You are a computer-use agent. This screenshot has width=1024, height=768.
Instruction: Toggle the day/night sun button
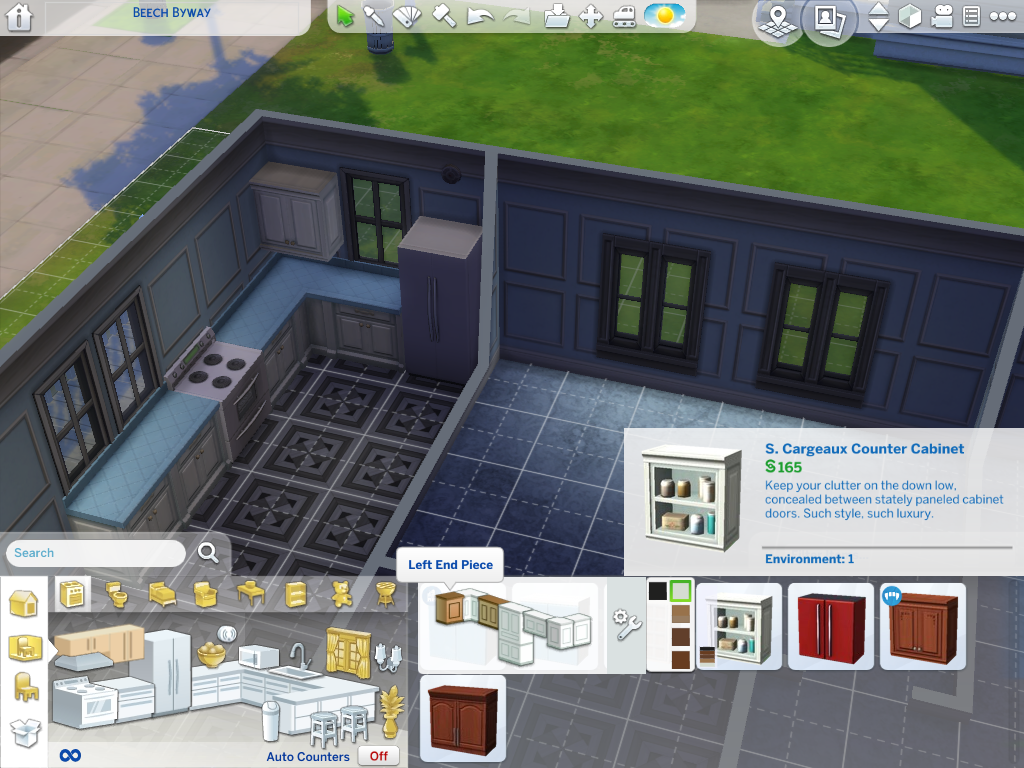point(664,16)
